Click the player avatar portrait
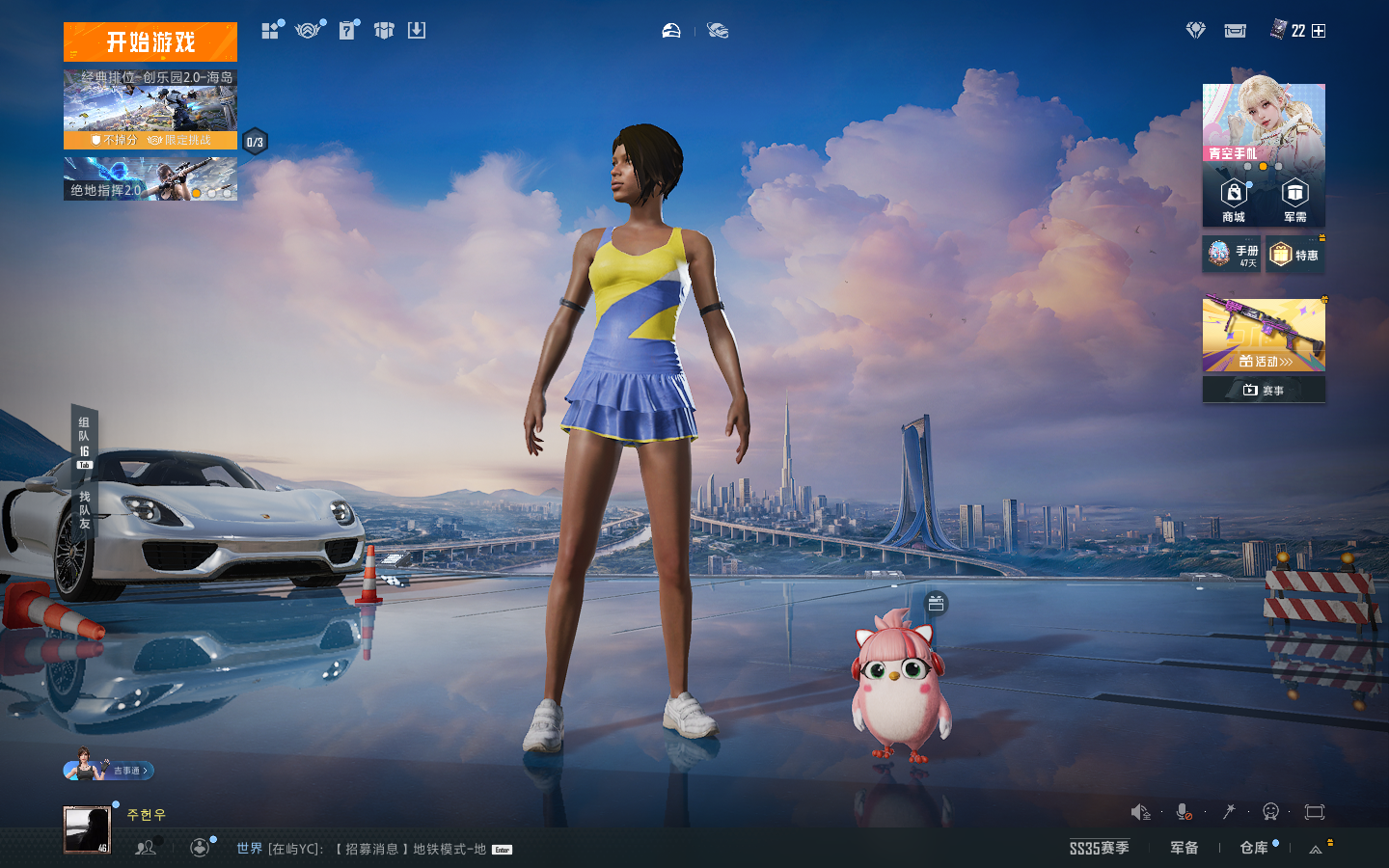Image resolution: width=1389 pixels, height=868 pixels. pyautogui.click(x=87, y=829)
